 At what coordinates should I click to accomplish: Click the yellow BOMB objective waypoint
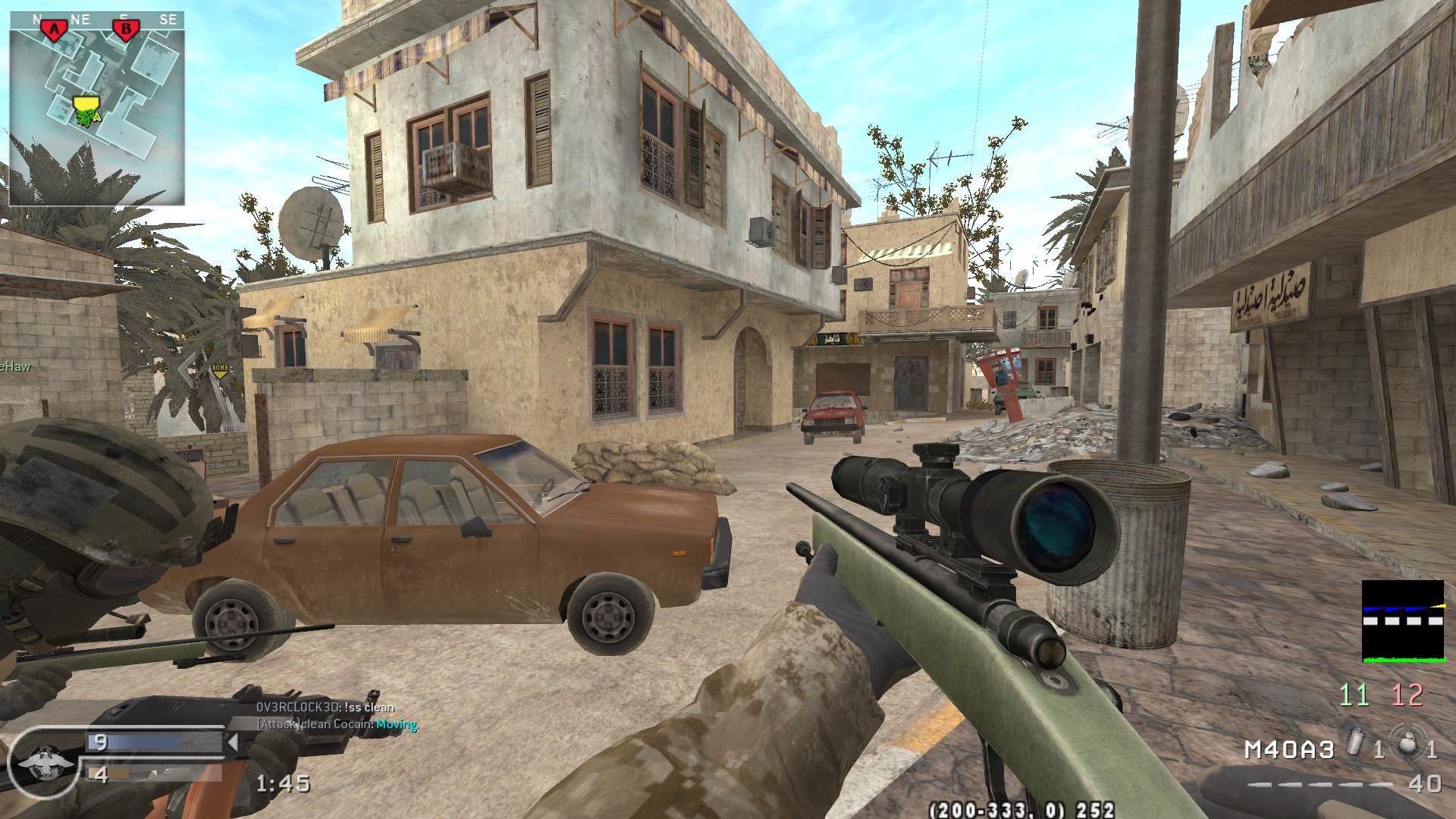(x=220, y=370)
